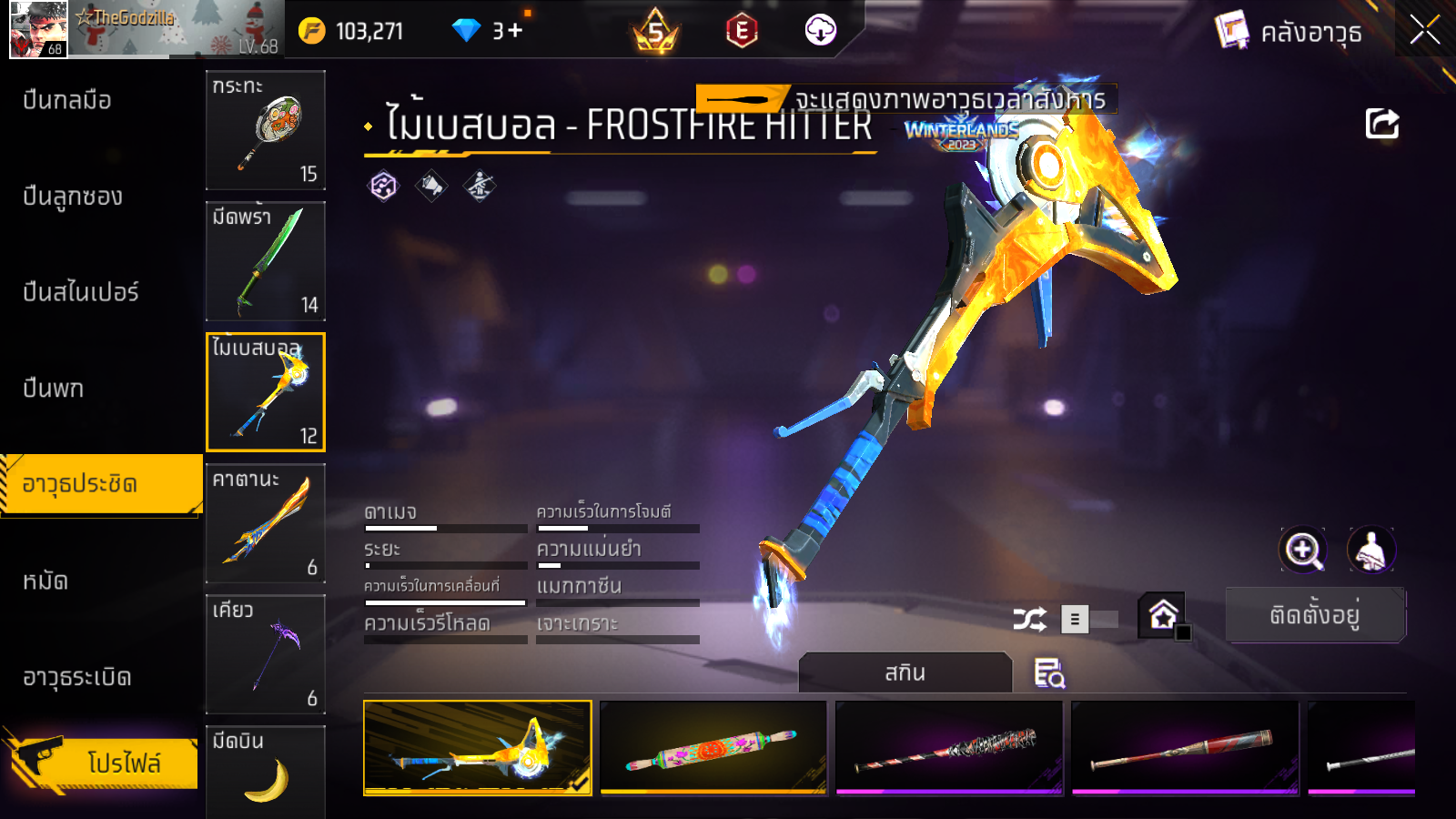Open the คลังอาวุธ weapon vault
The width and height of the screenshot is (1456, 819).
[1289, 32]
